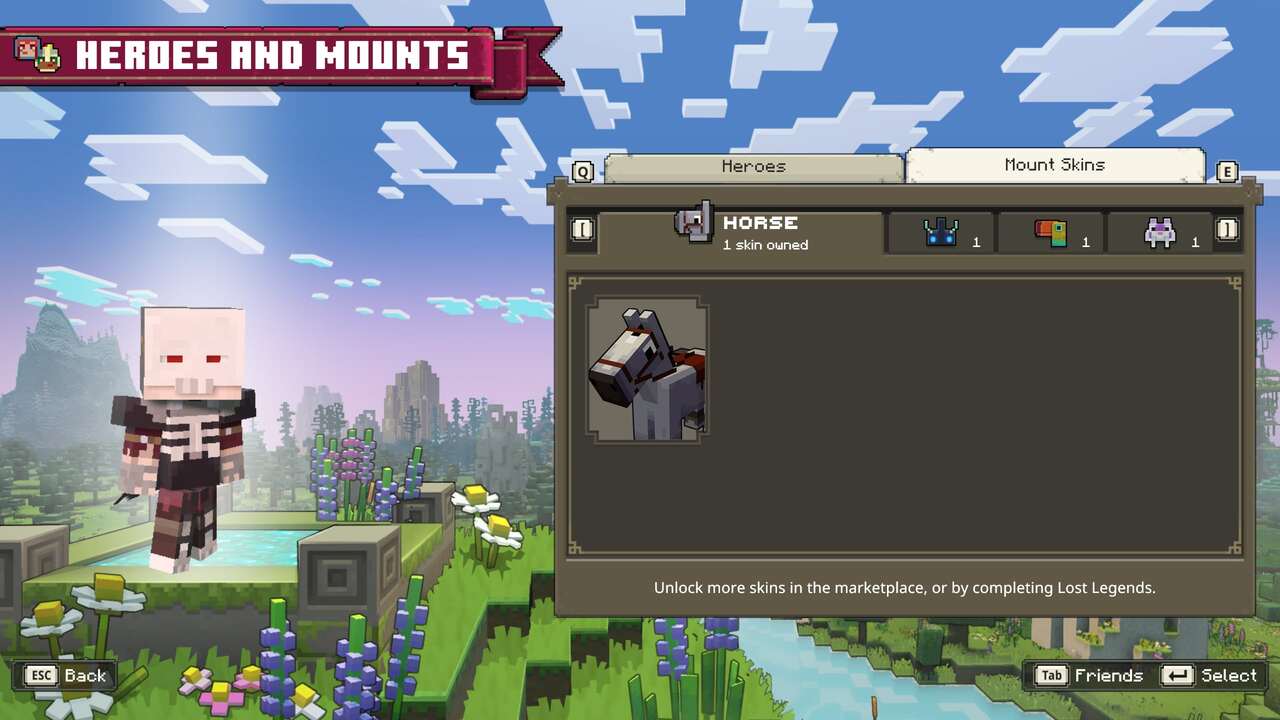This screenshot has height=720, width=1280.
Task: Open the Friends panel
Action: click(x=1110, y=675)
